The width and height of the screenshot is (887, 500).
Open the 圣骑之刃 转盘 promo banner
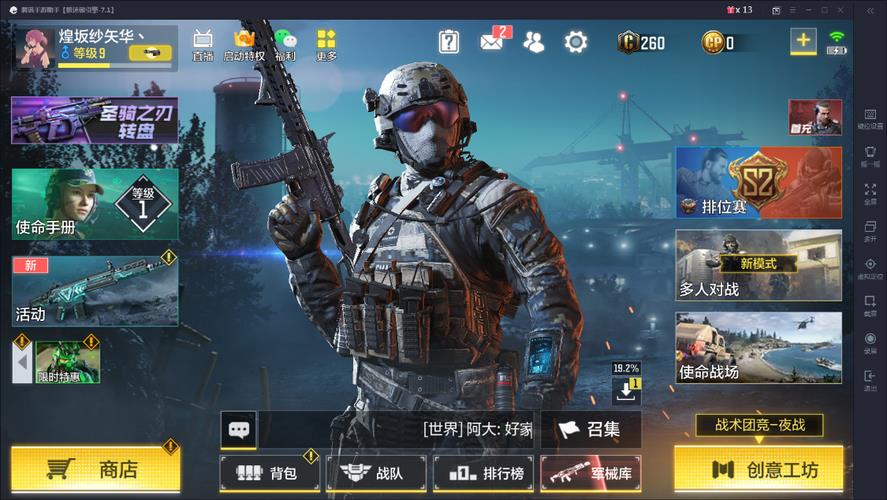95,120
